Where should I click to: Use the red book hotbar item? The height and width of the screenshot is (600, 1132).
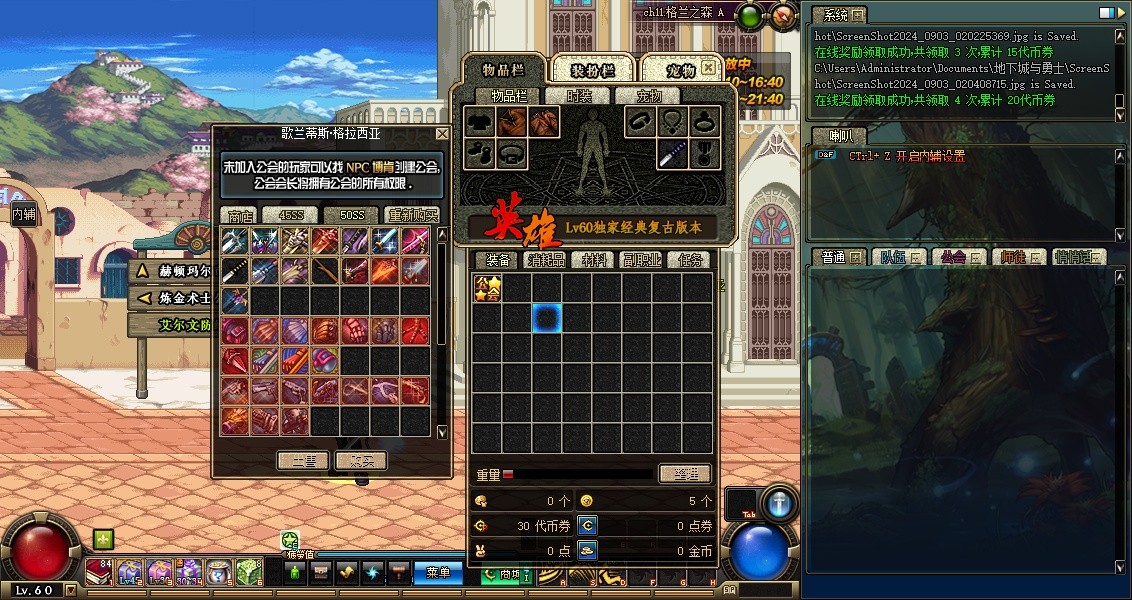pyautogui.click(x=98, y=572)
